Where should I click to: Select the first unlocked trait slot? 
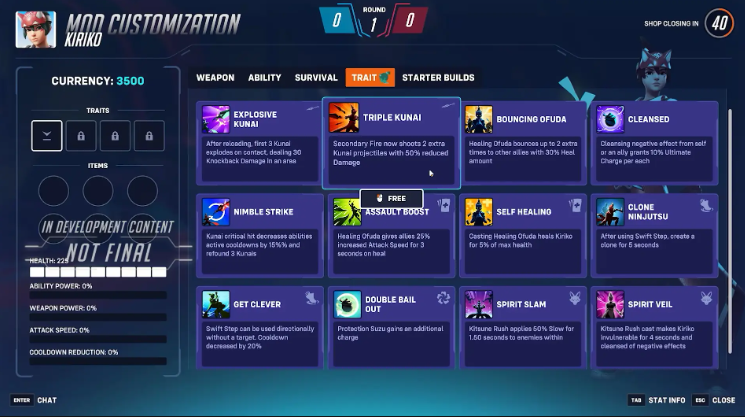point(47,136)
